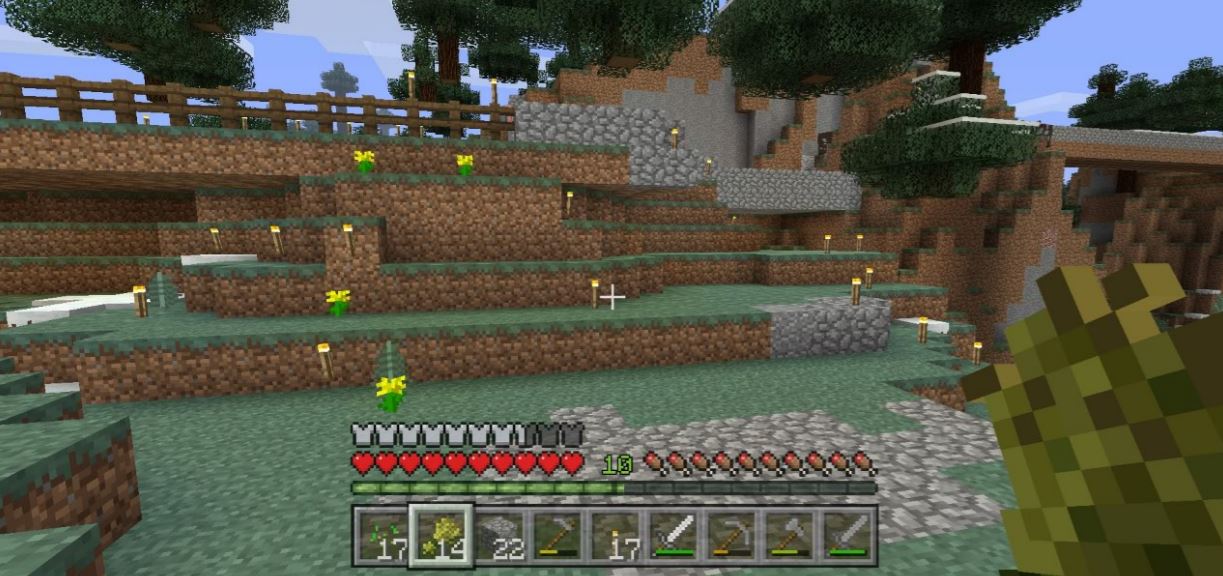Select the cobblestone block stack
The image size is (1223, 576).
click(x=498, y=536)
